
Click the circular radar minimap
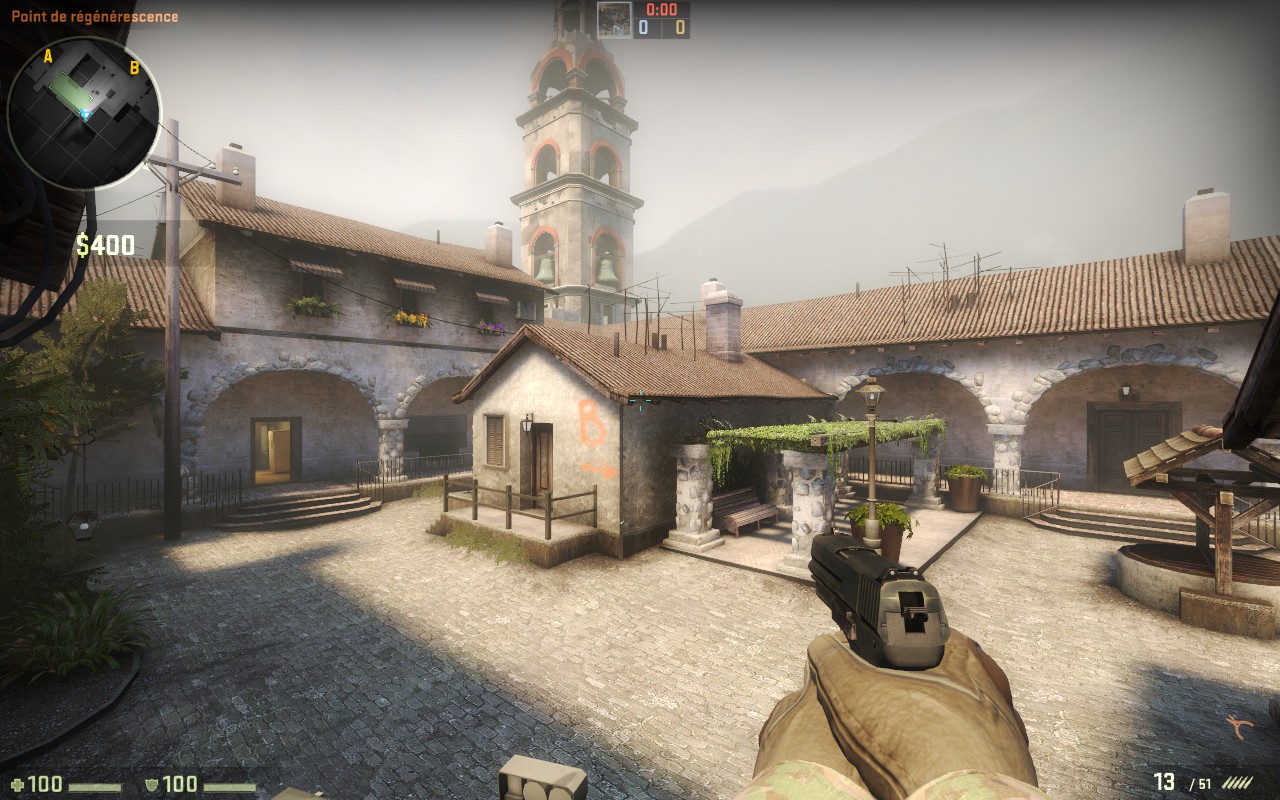coord(84,112)
